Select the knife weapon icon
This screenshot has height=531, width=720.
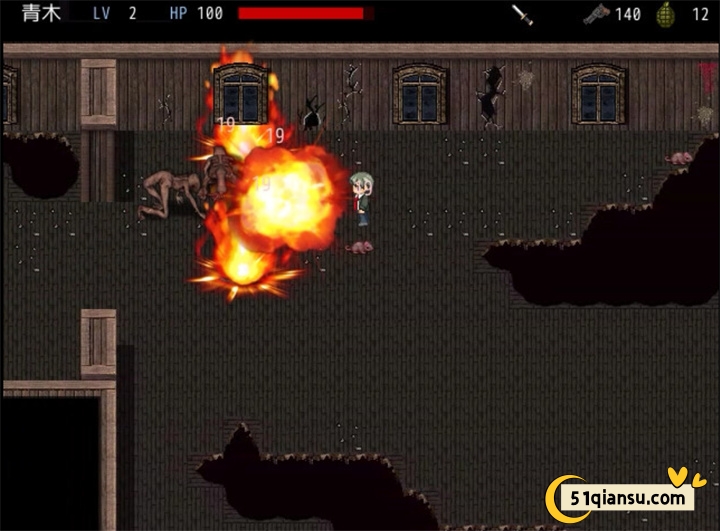click(522, 14)
